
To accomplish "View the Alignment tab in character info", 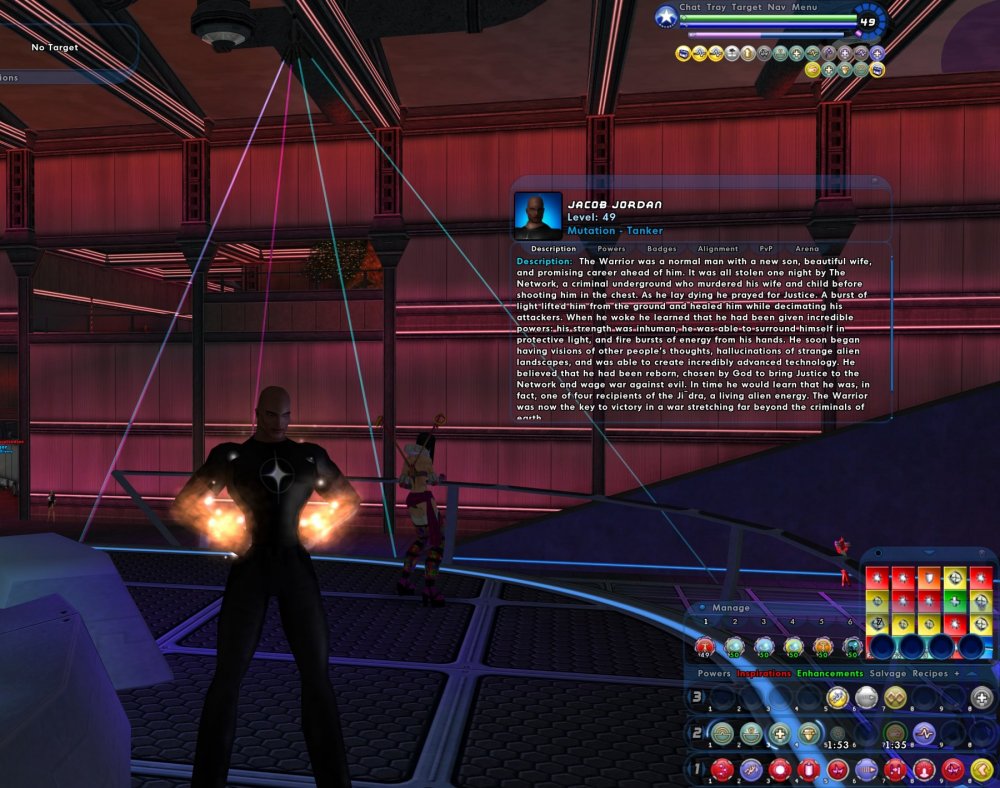I will click(x=718, y=249).
